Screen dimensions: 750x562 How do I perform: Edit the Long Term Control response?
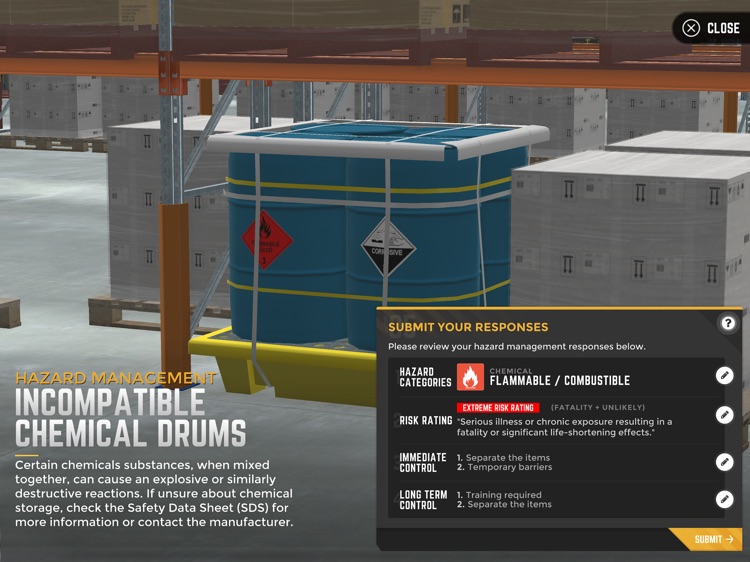(725, 499)
